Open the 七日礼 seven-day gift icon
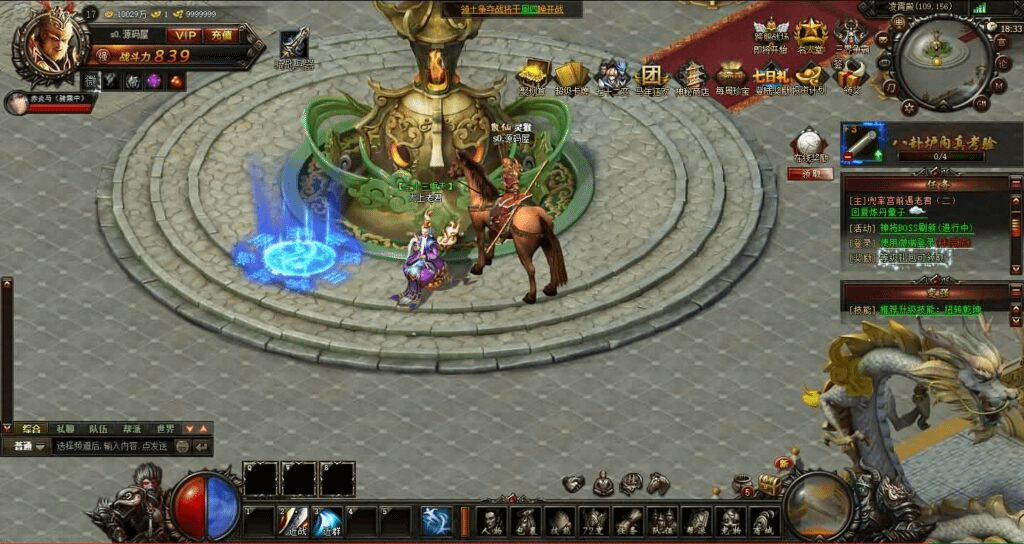1024x544 pixels. point(771,77)
